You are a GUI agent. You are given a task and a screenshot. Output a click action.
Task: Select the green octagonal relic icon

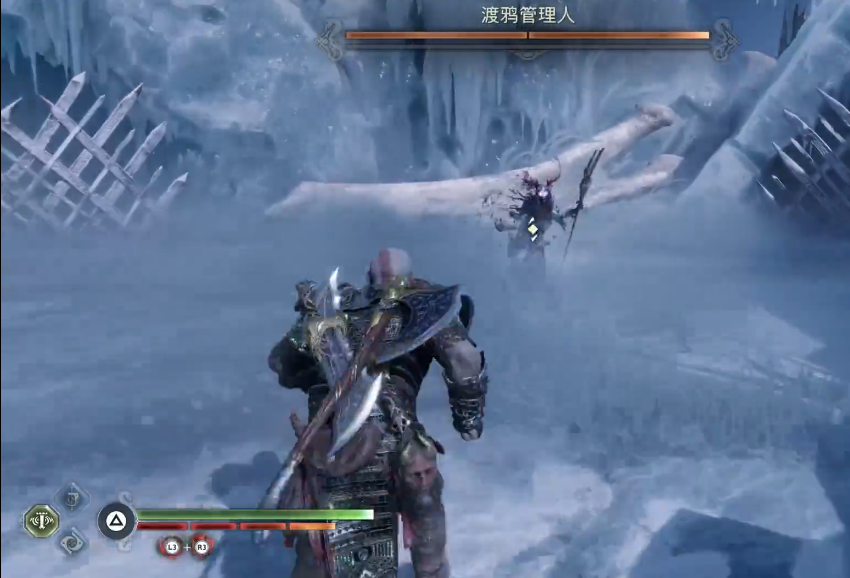[x=41, y=520]
